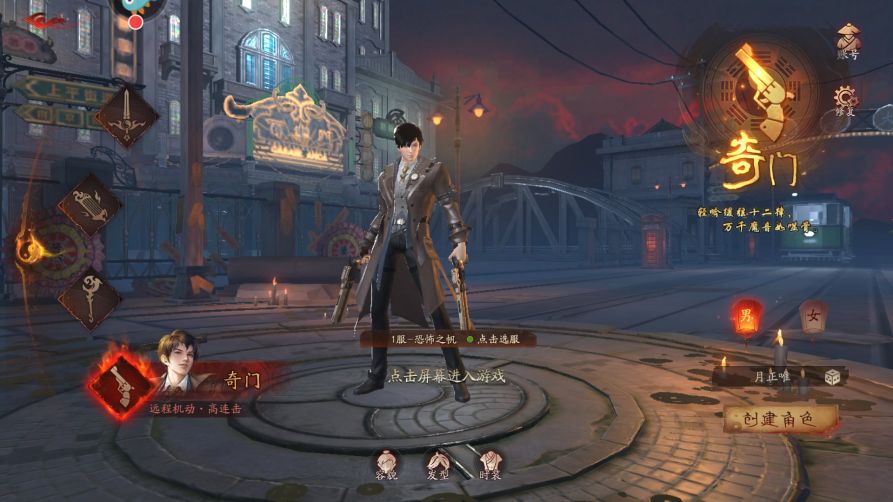Screen dimensions: 893x502
Task: Open the 容貌 face customization
Action: [x=387, y=463]
